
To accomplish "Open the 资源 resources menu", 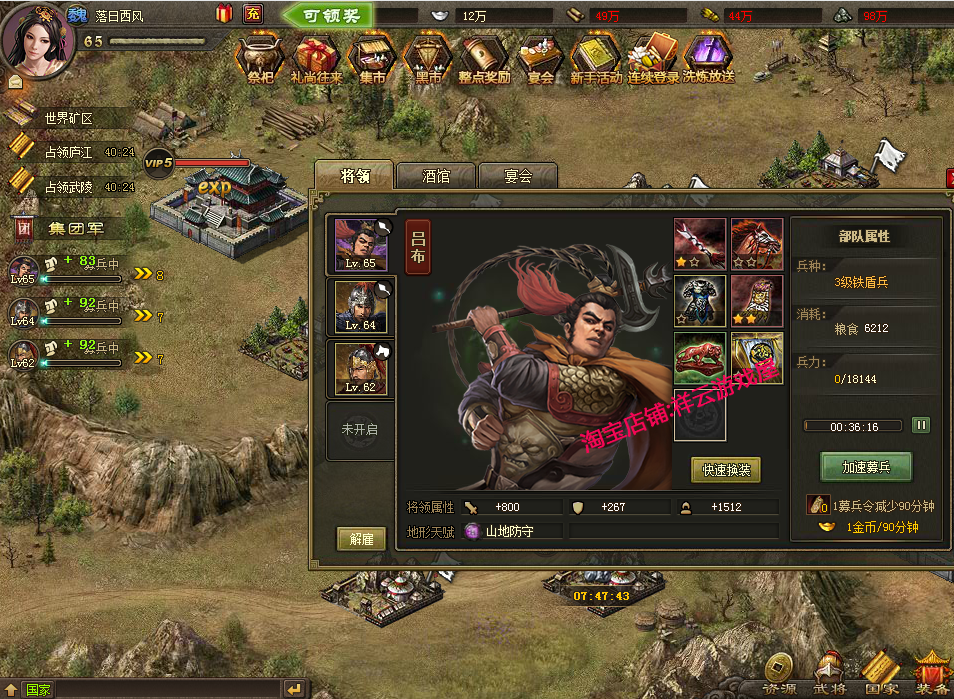I will [x=780, y=675].
